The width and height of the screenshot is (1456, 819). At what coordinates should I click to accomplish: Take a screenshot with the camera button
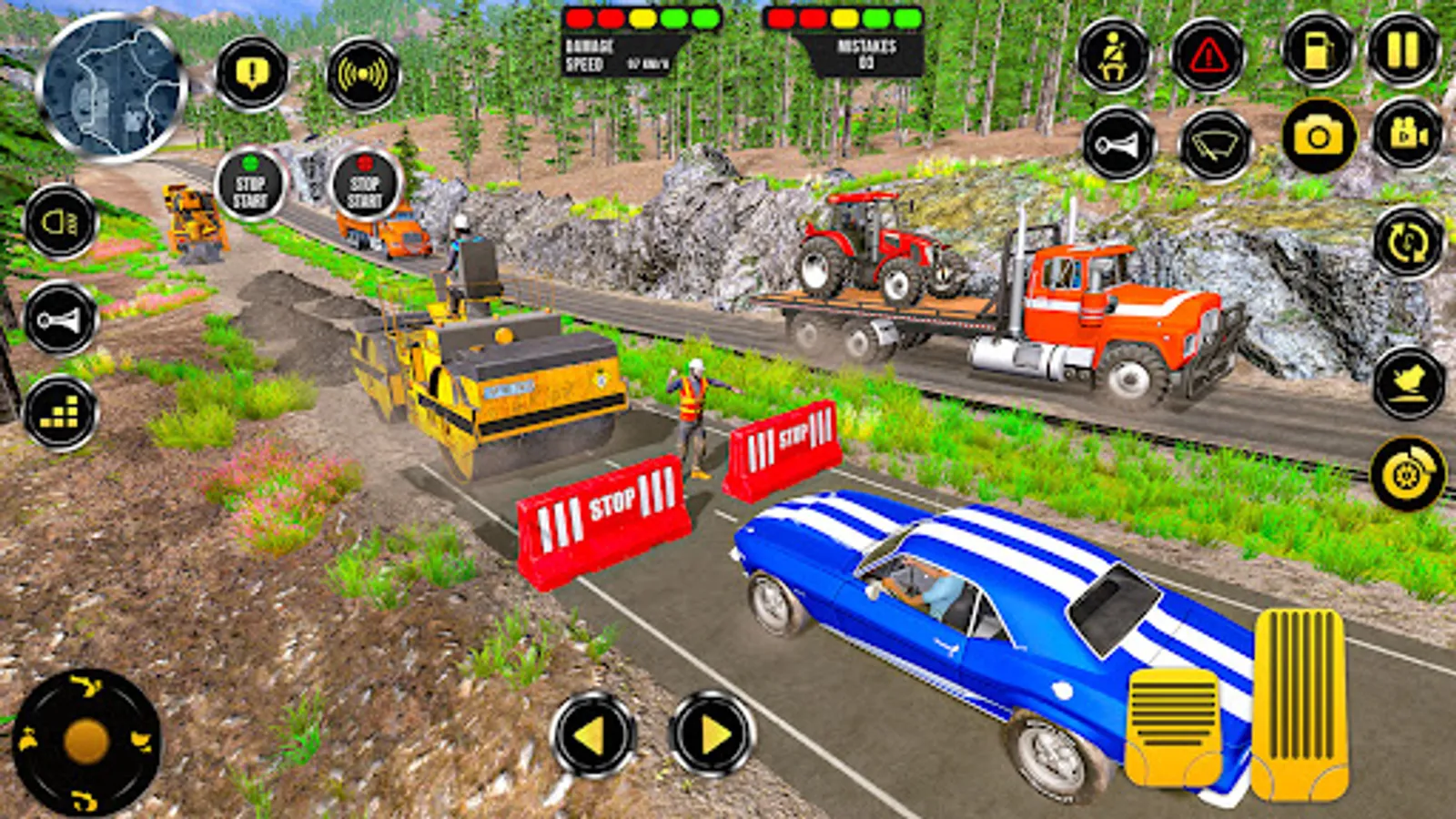pyautogui.click(x=1319, y=136)
